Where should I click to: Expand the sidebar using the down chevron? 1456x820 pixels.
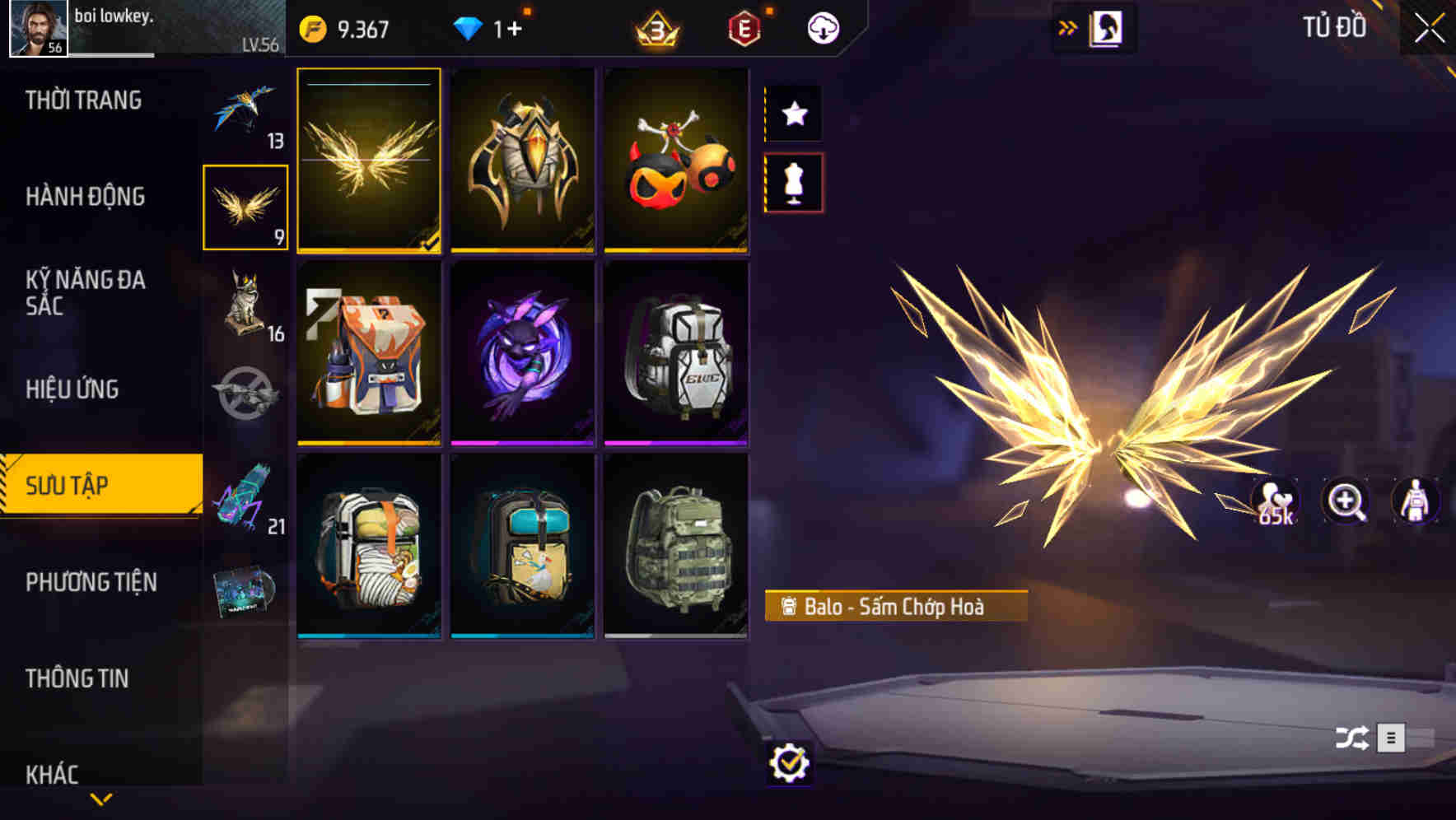[100, 798]
